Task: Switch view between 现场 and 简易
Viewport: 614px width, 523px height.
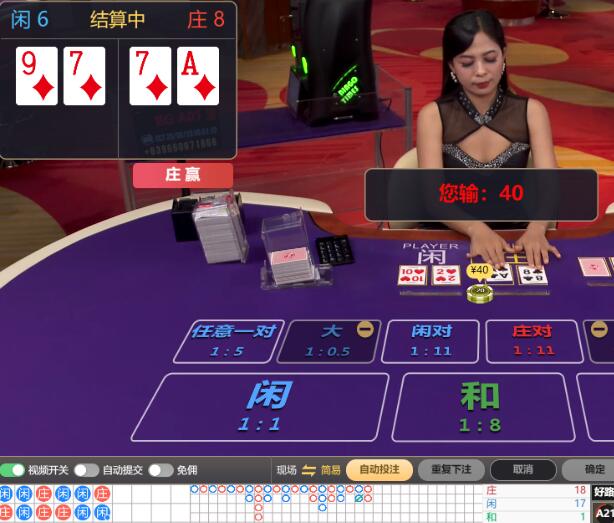Action: click(309, 470)
